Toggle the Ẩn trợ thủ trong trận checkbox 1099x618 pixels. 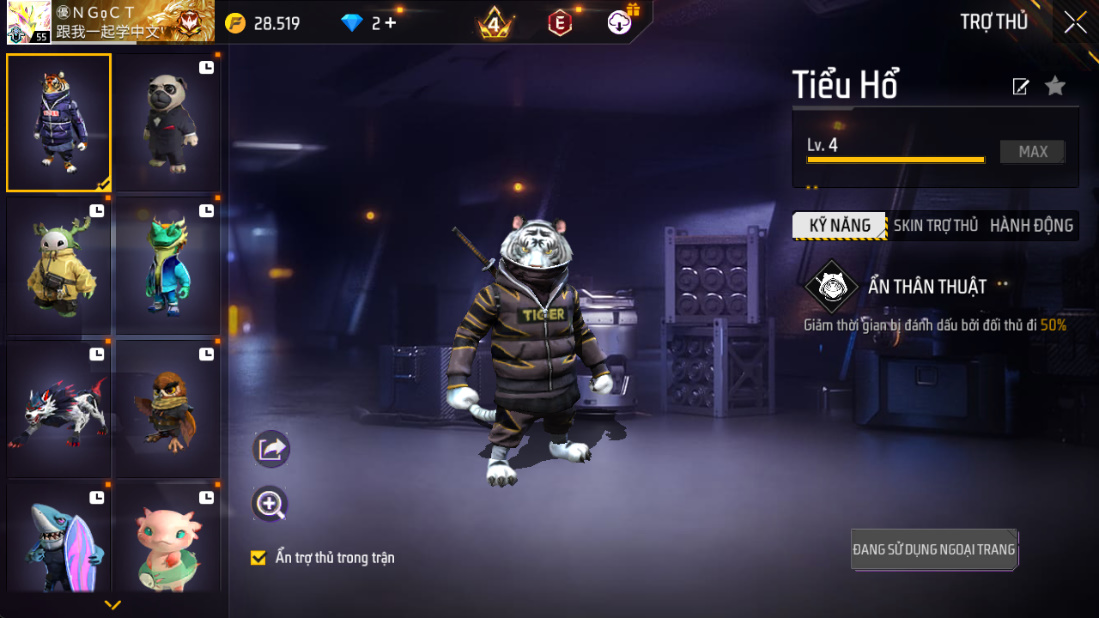click(x=259, y=557)
